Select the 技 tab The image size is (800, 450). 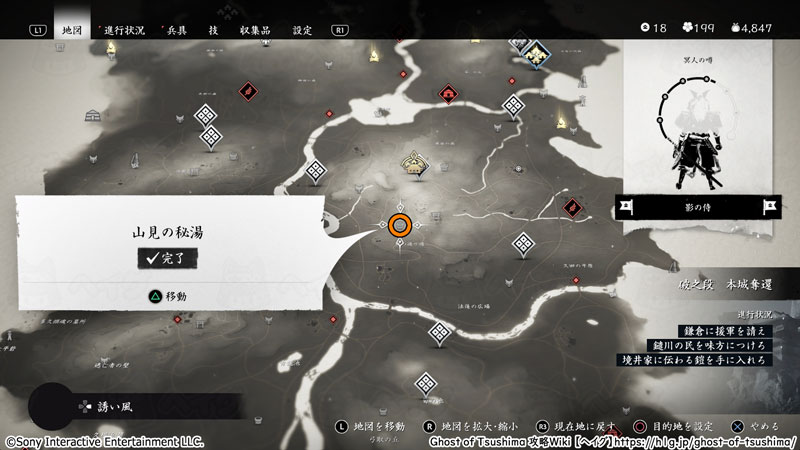point(213,30)
